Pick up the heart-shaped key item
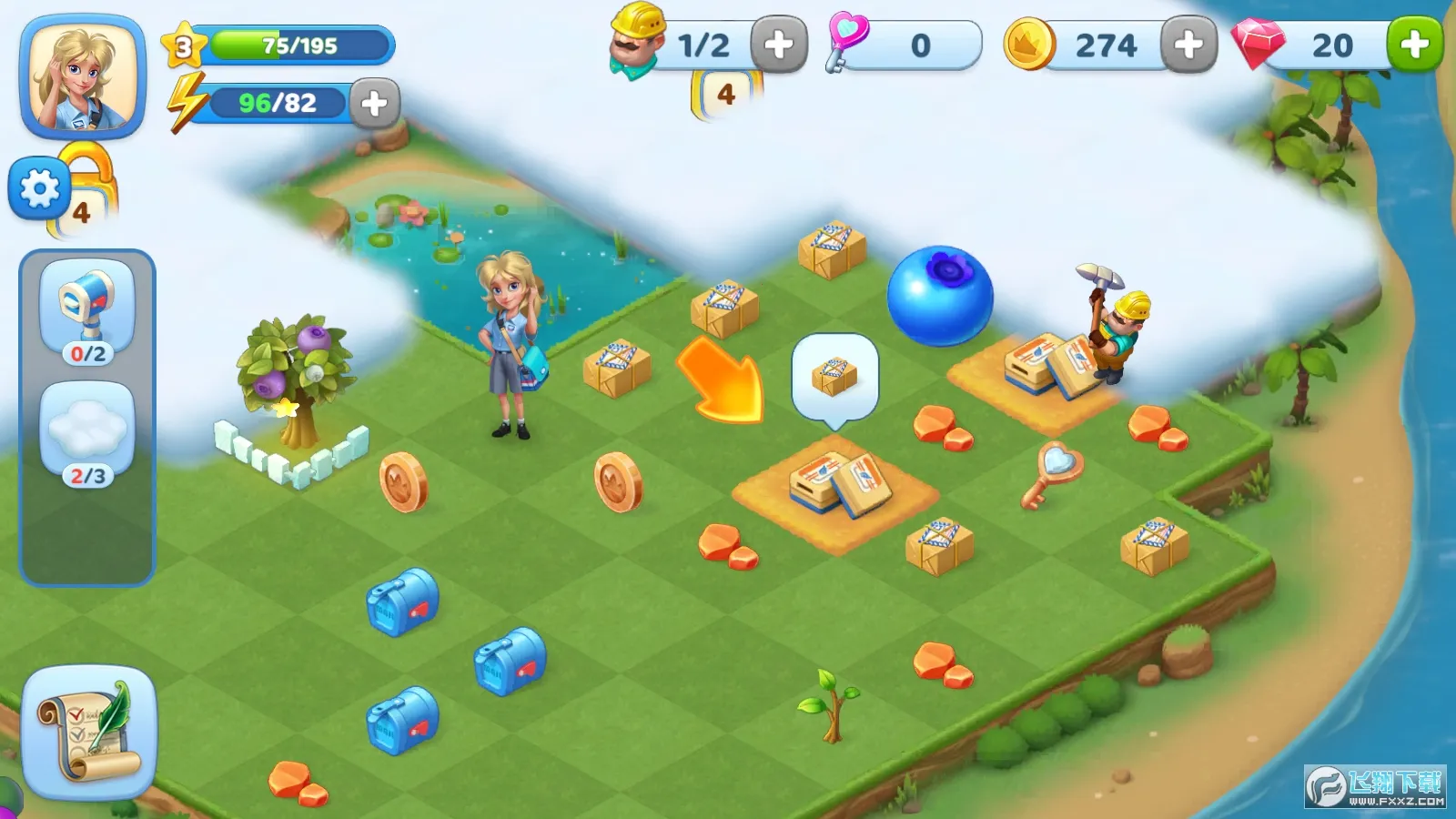The width and height of the screenshot is (1456, 819). click(x=1056, y=473)
